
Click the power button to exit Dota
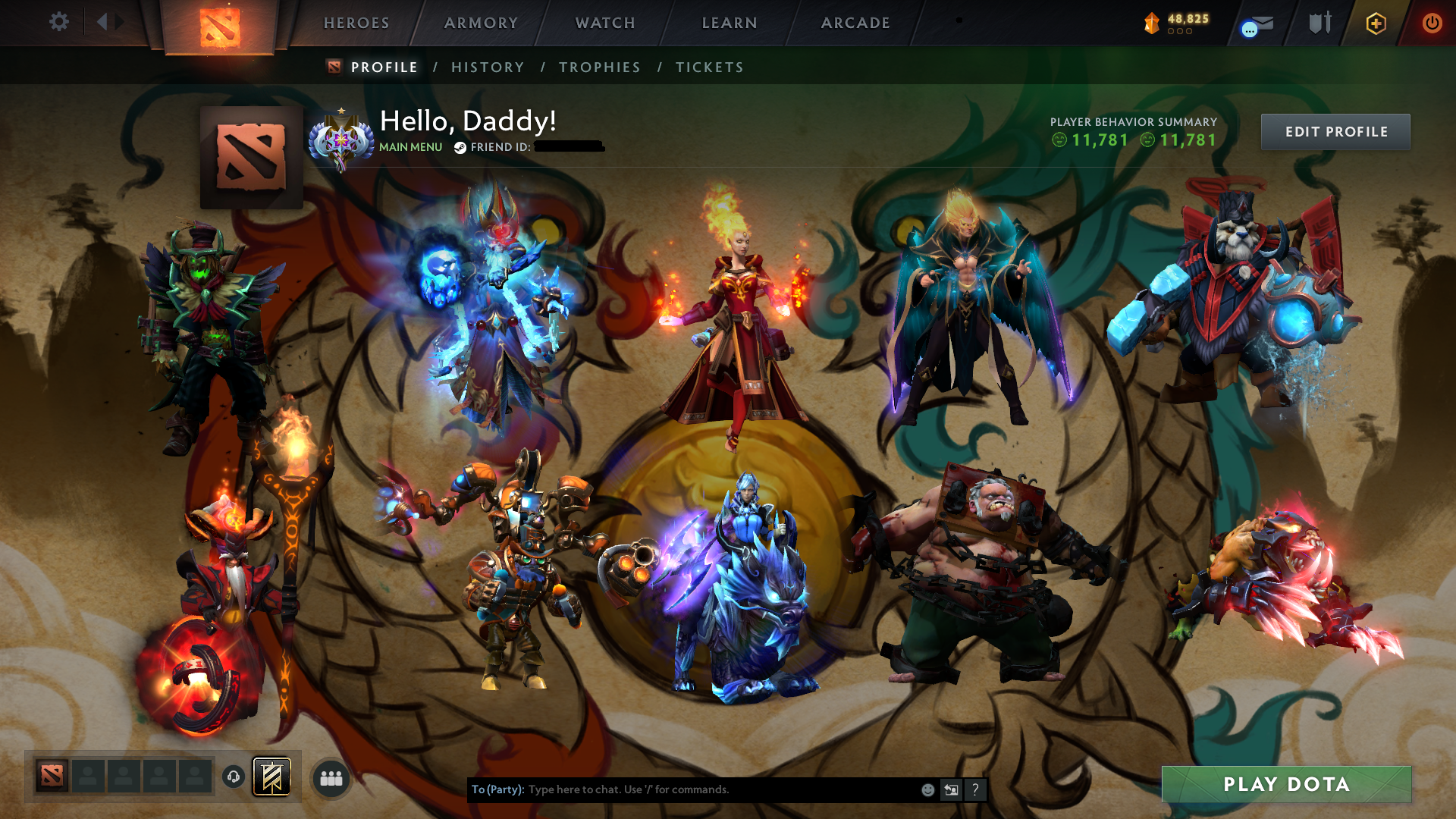click(x=1432, y=23)
